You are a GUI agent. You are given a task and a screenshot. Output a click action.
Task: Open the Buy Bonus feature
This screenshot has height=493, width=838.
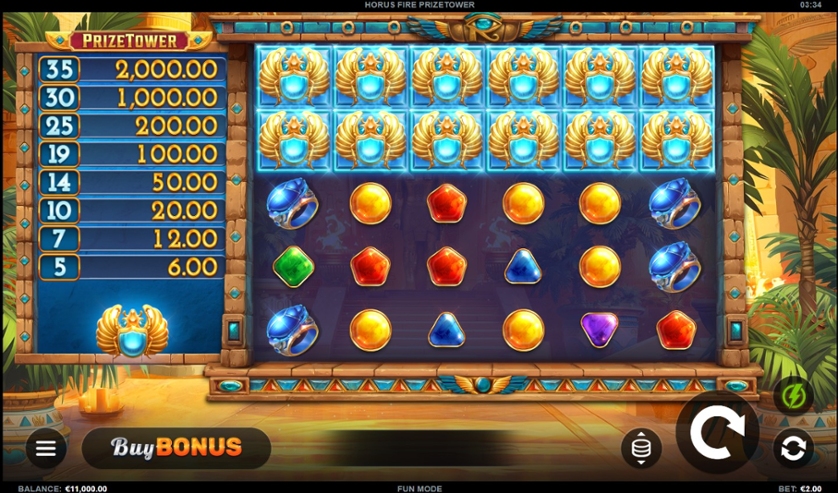tap(176, 448)
